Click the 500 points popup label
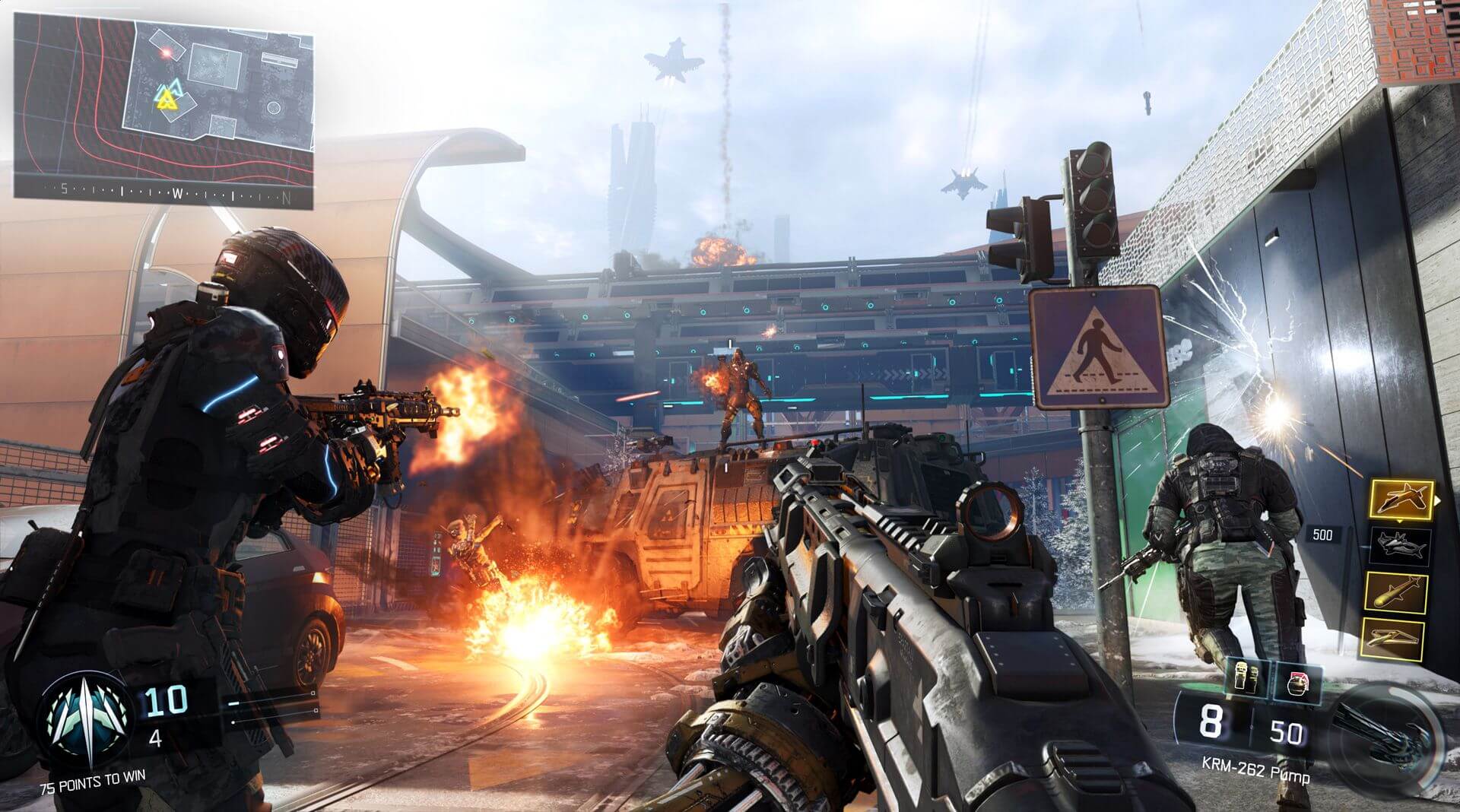The width and height of the screenshot is (1460, 812). tap(1323, 534)
